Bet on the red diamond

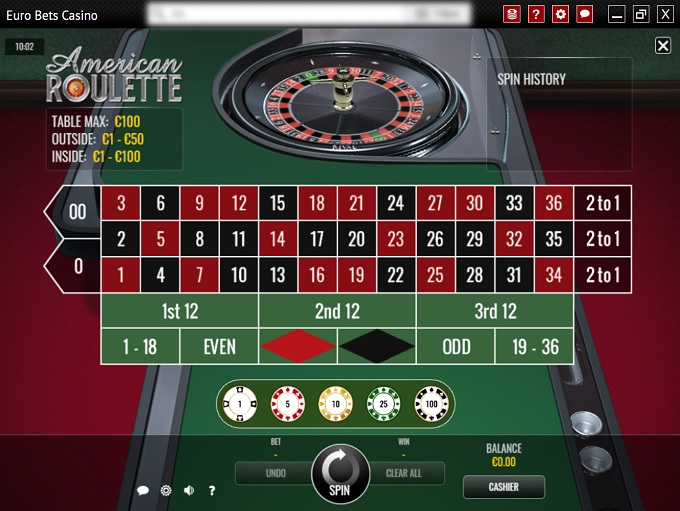298,346
